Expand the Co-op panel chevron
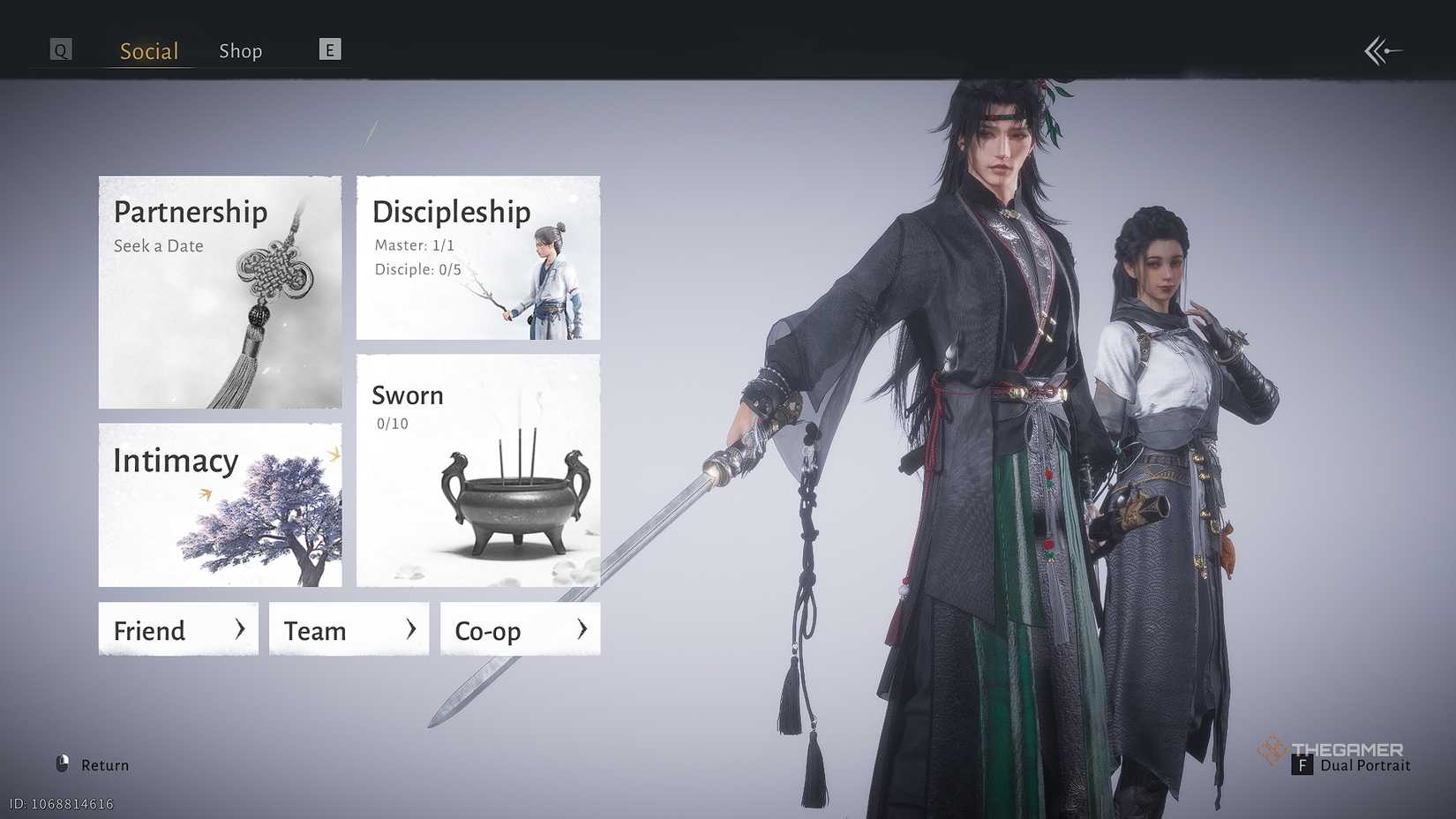This screenshot has width=1456, height=819. pos(582,629)
